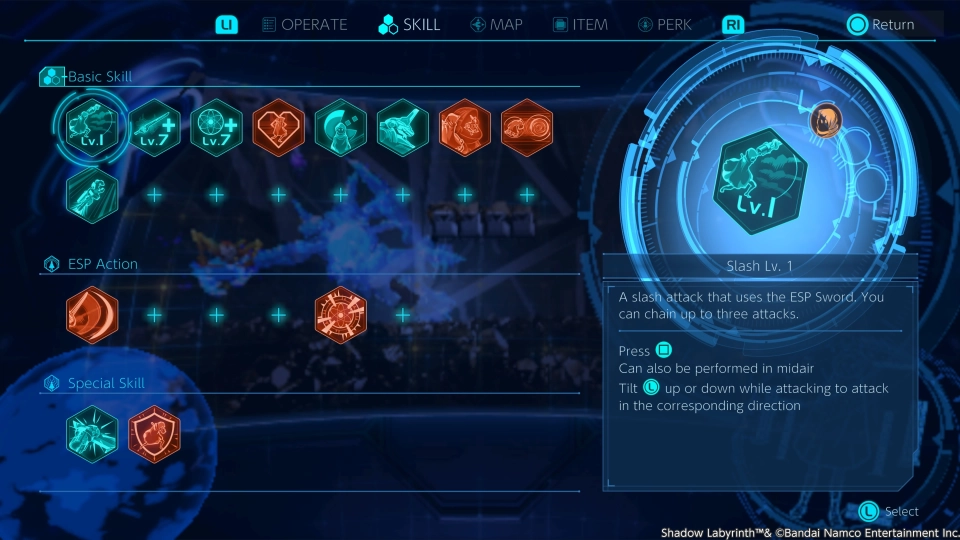This screenshot has width=960, height=540.
Task: Choose the orange radial burst ESP action
Action: pyautogui.click(x=341, y=315)
